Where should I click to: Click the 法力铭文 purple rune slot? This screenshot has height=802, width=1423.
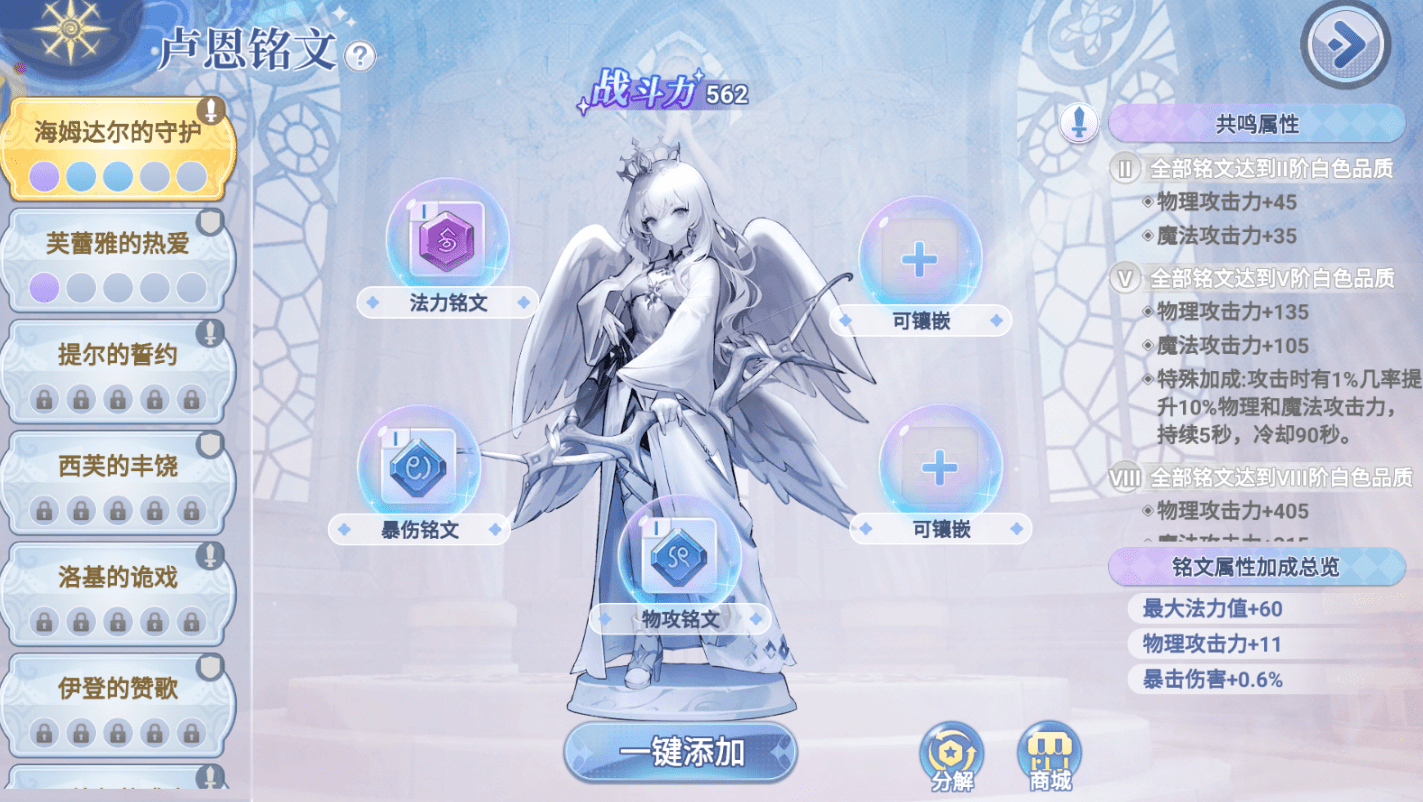coord(447,240)
